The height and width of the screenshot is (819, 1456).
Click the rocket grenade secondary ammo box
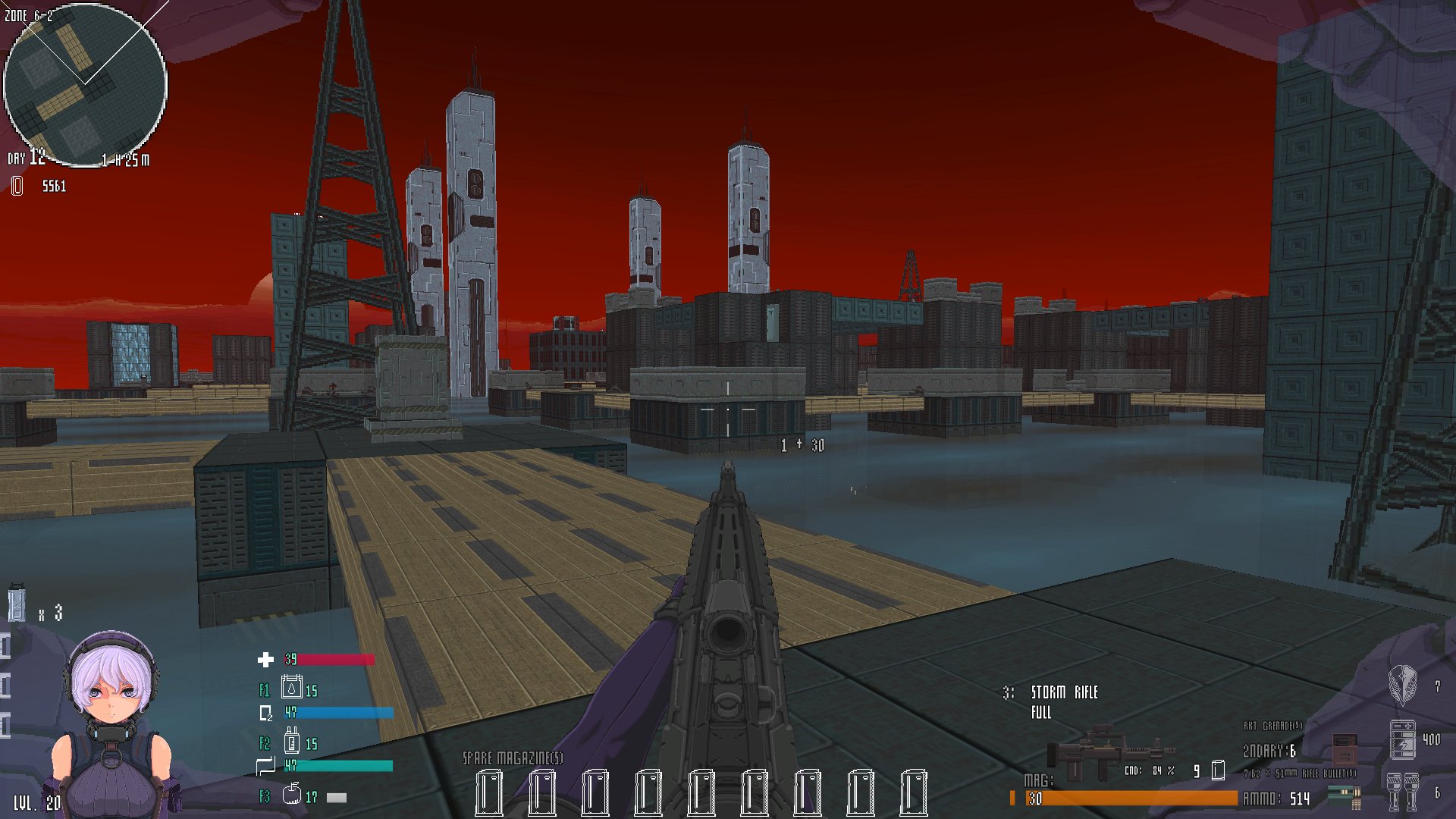[x=1344, y=747]
